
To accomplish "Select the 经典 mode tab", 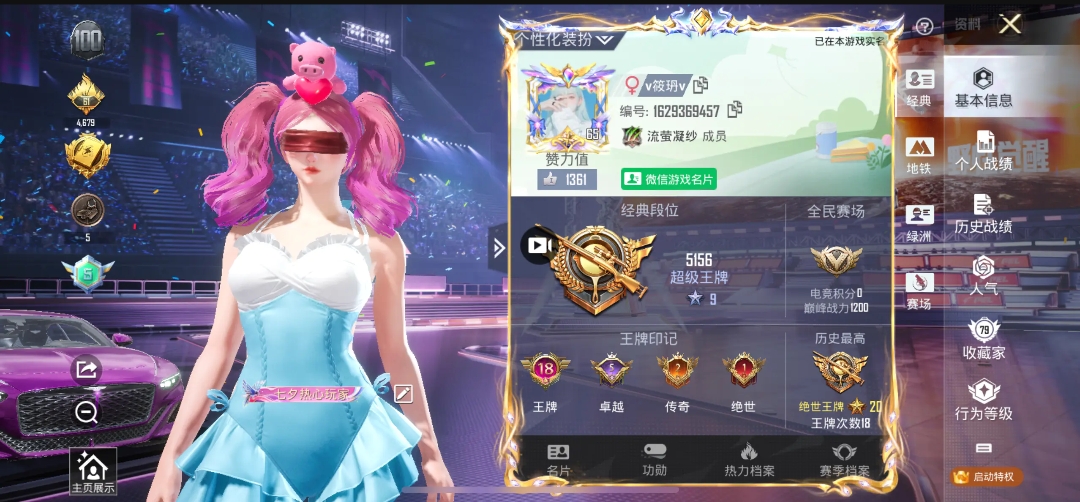I will coord(919,88).
